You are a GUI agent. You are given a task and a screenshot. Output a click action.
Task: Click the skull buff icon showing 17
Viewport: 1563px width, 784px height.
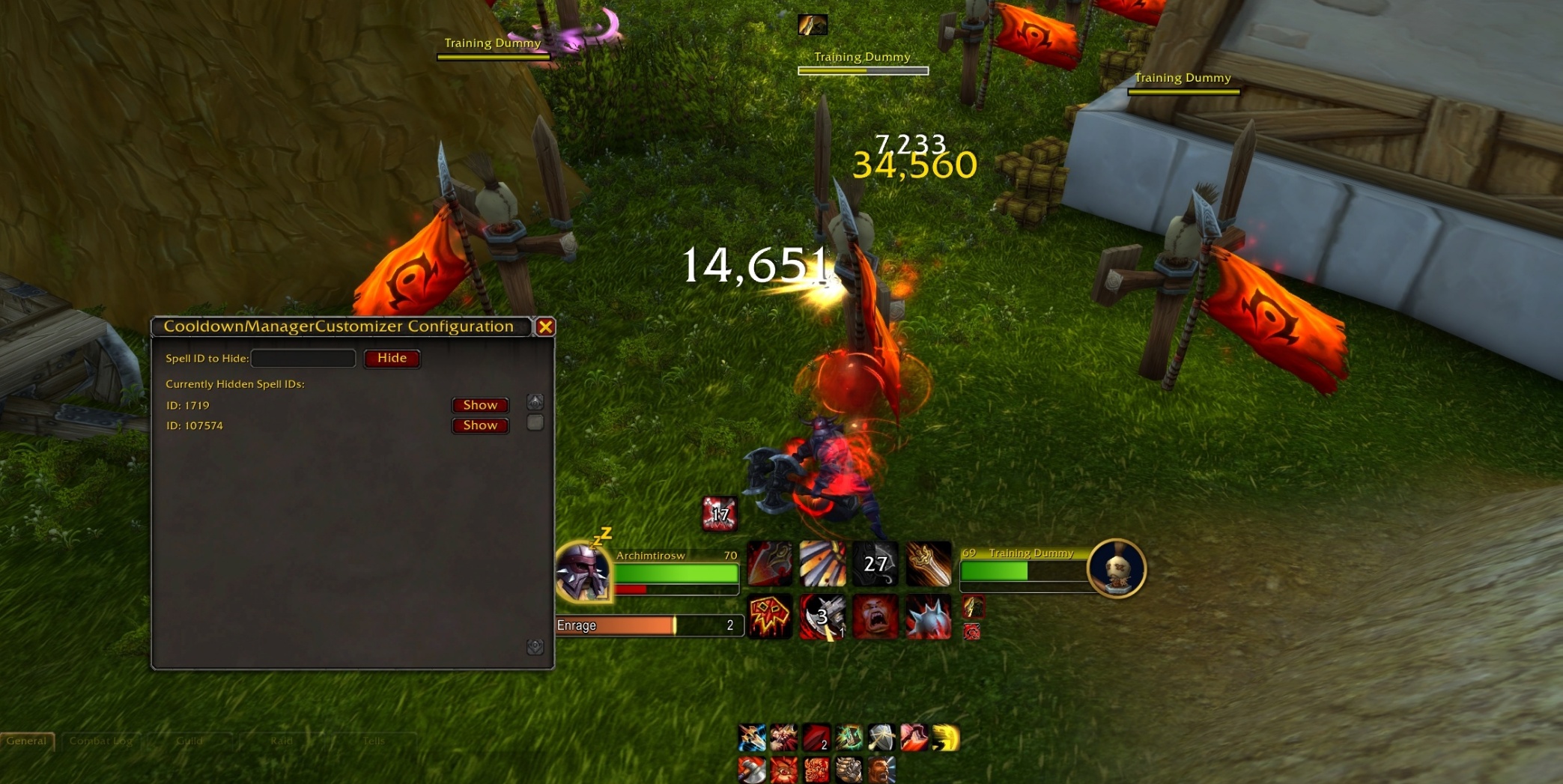719,514
